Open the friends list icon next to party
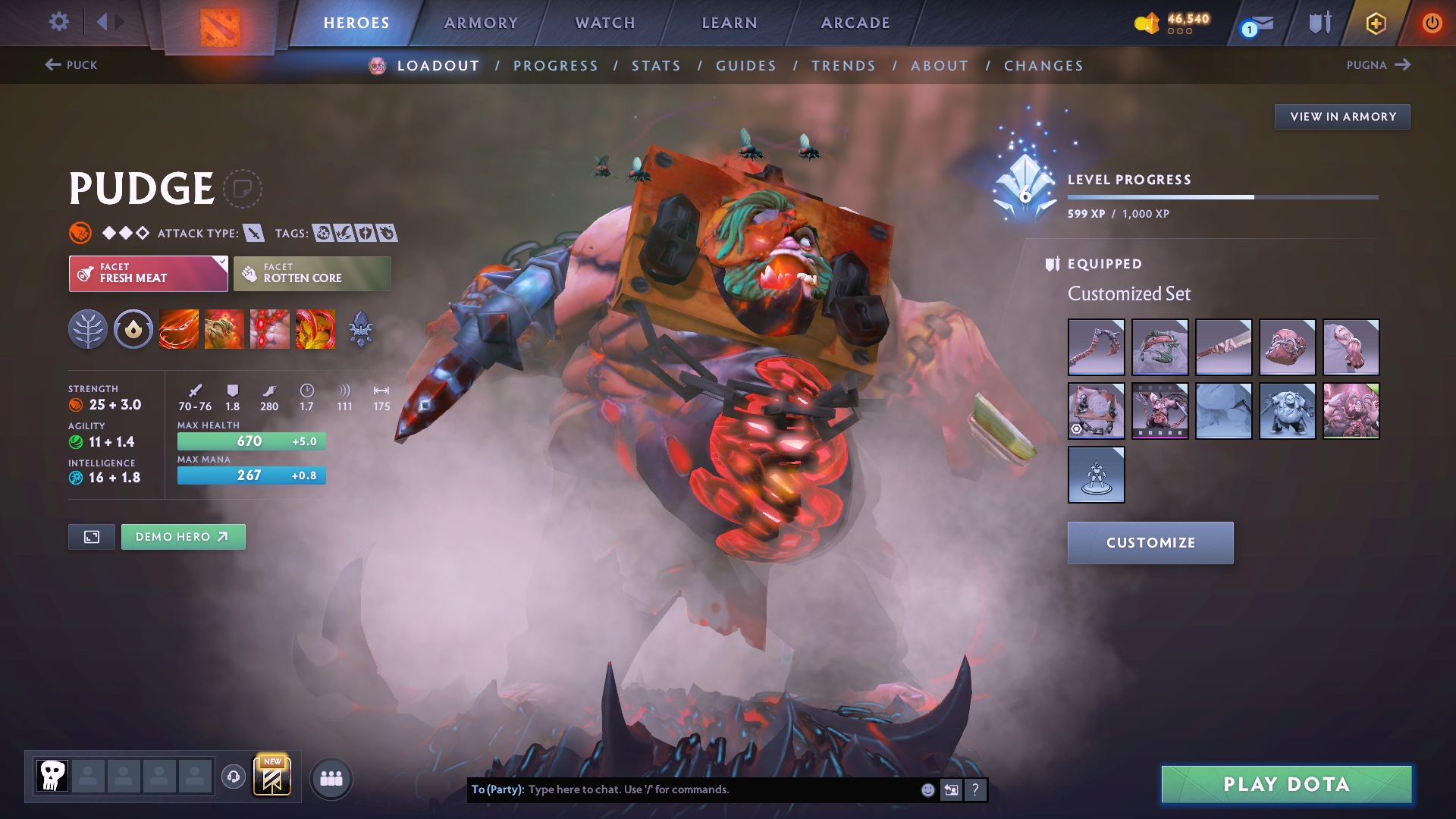The height and width of the screenshot is (819, 1456). point(331,777)
